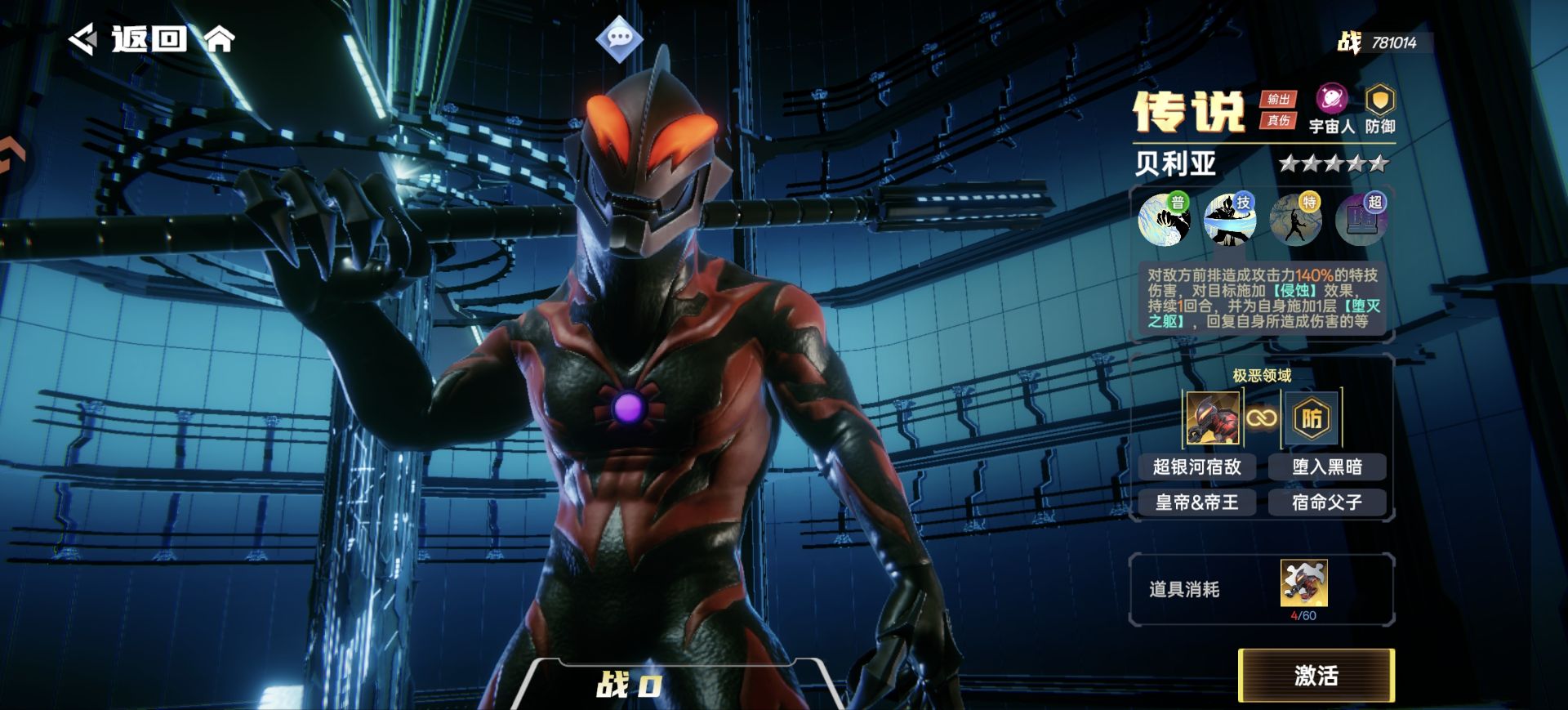Inspect the 道具消耗 fragment item icon
This screenshot has height=710, width=1568.
click(x=1303, y=583)
